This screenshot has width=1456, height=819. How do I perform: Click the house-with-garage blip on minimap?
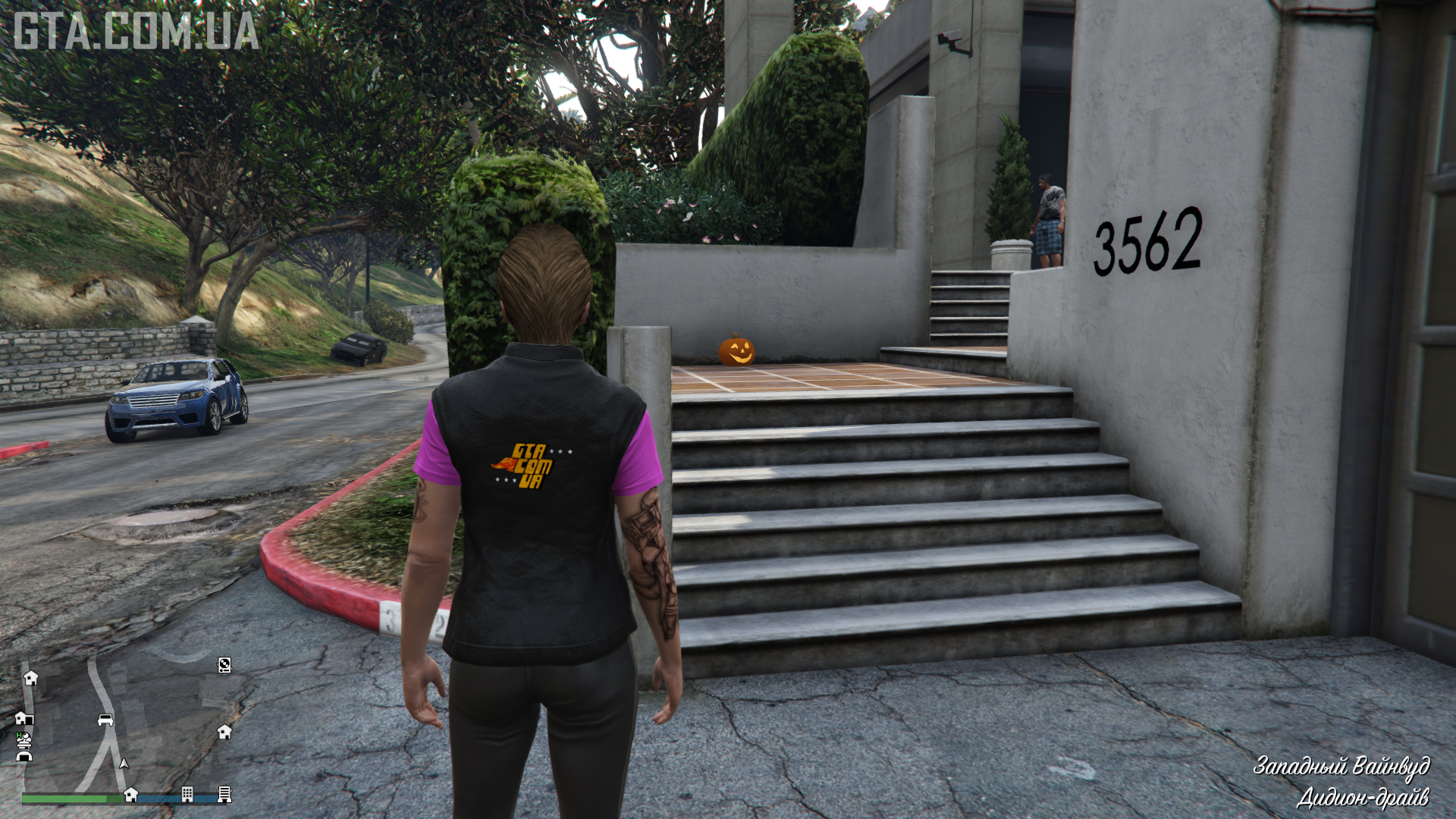[x=23, y=717]
